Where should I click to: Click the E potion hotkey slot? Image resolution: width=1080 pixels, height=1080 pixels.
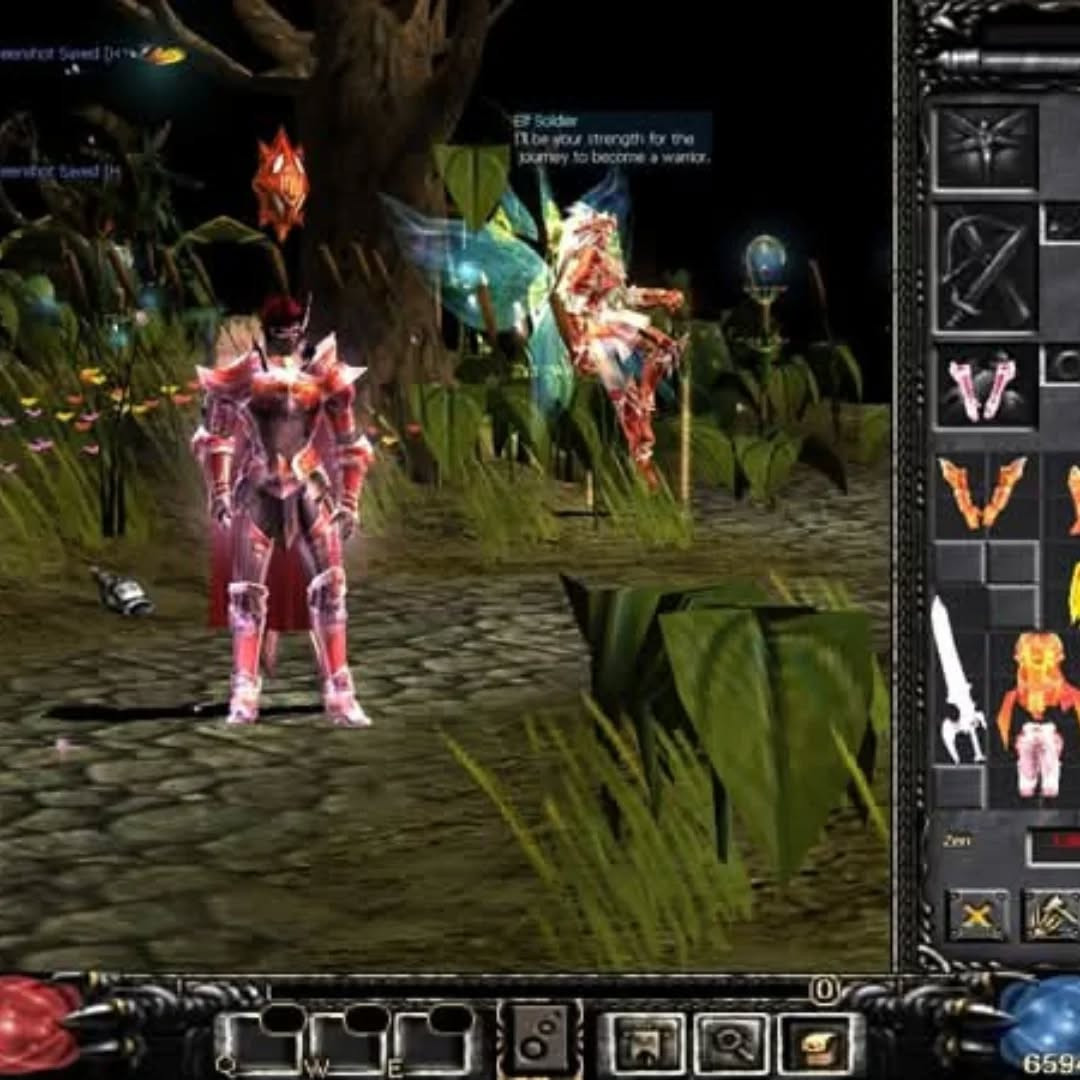coord(433,1045)
